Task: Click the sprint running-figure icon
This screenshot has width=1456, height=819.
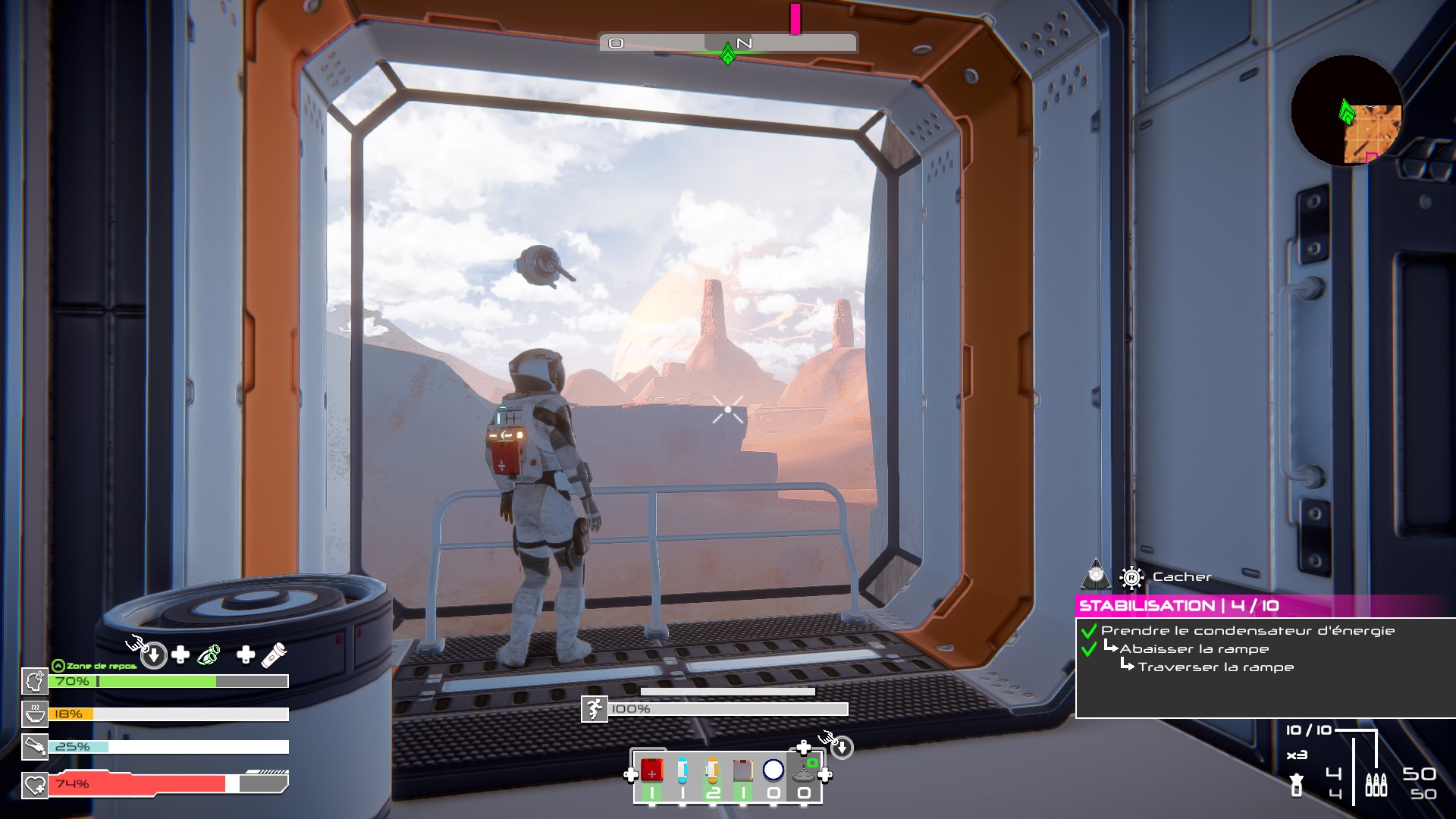Action: tap(595, 709)
